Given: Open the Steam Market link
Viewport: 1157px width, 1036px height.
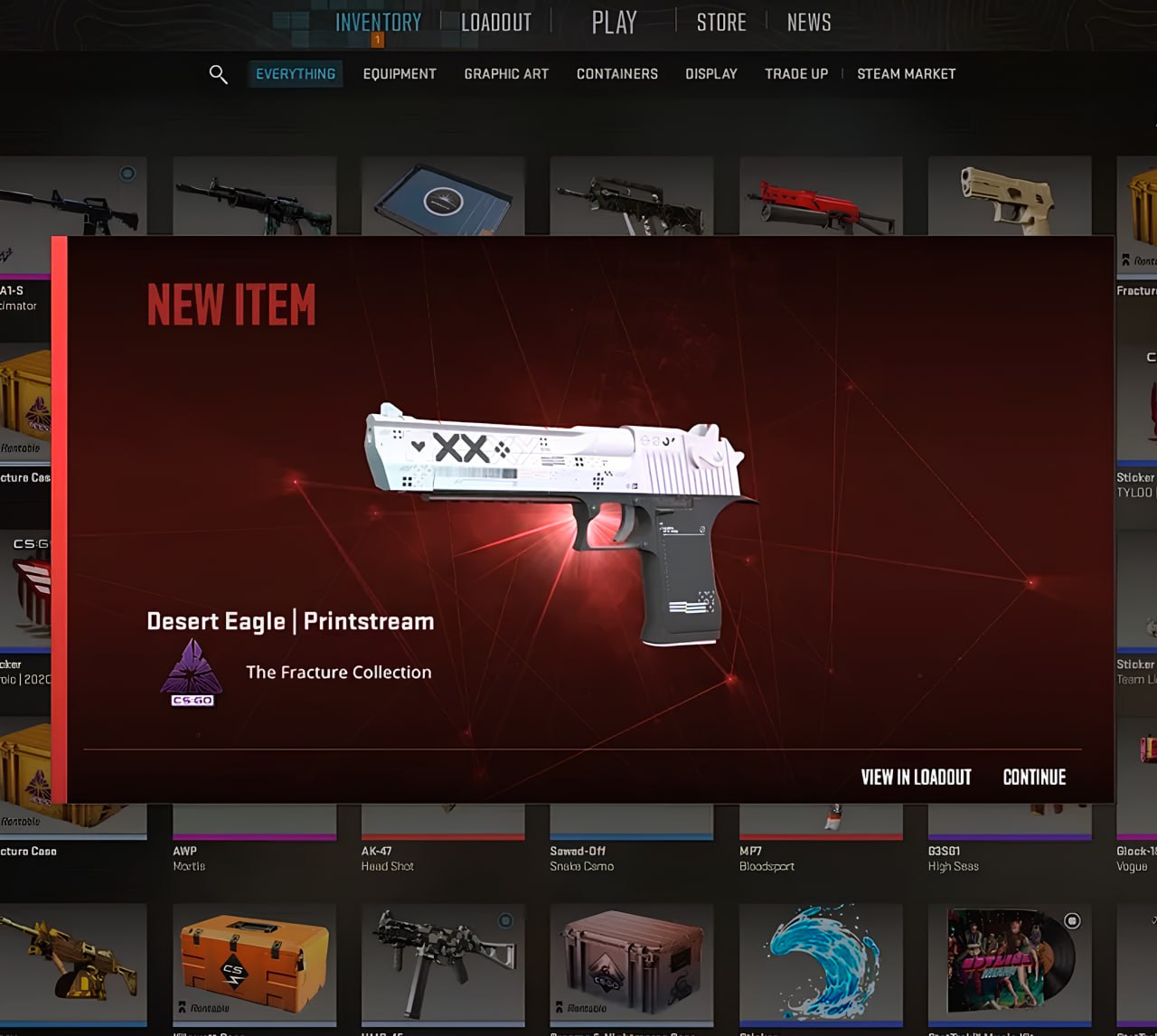Looking at the screenshot, I should [906, 74].
